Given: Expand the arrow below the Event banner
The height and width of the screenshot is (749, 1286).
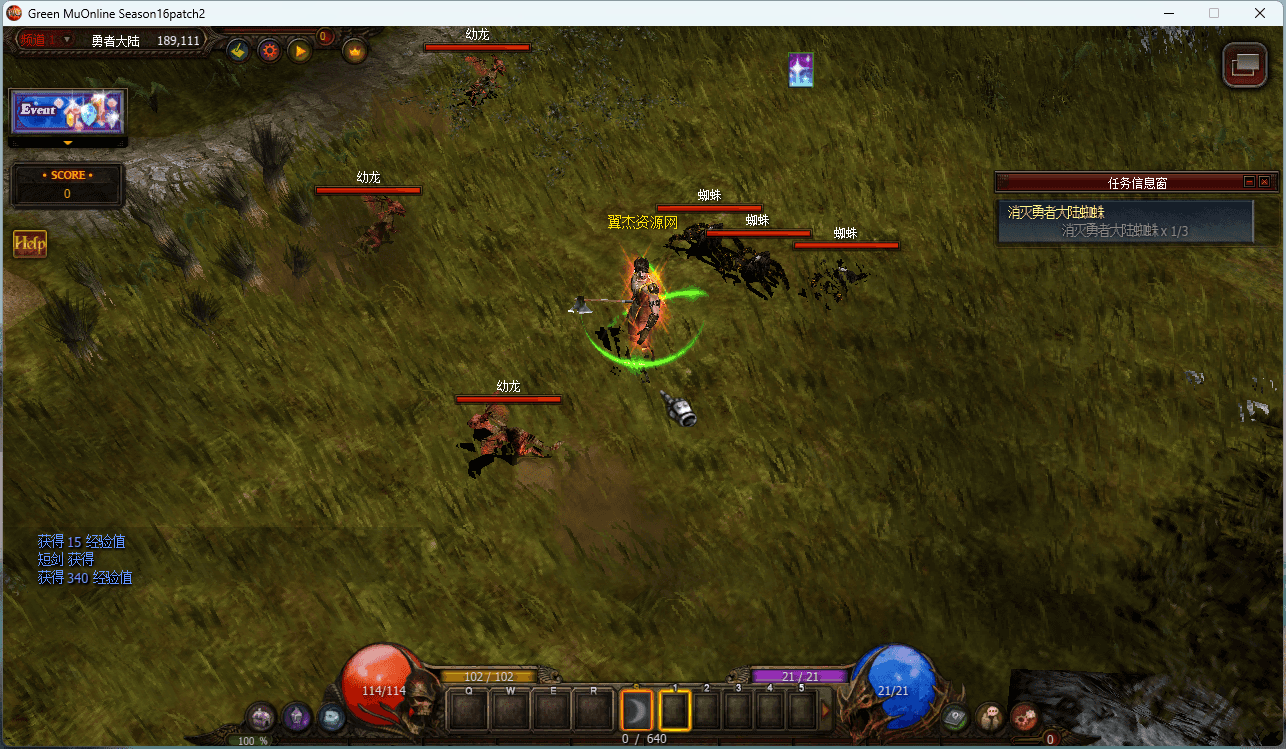Looking at the screenshot, I should coord(68,143).
